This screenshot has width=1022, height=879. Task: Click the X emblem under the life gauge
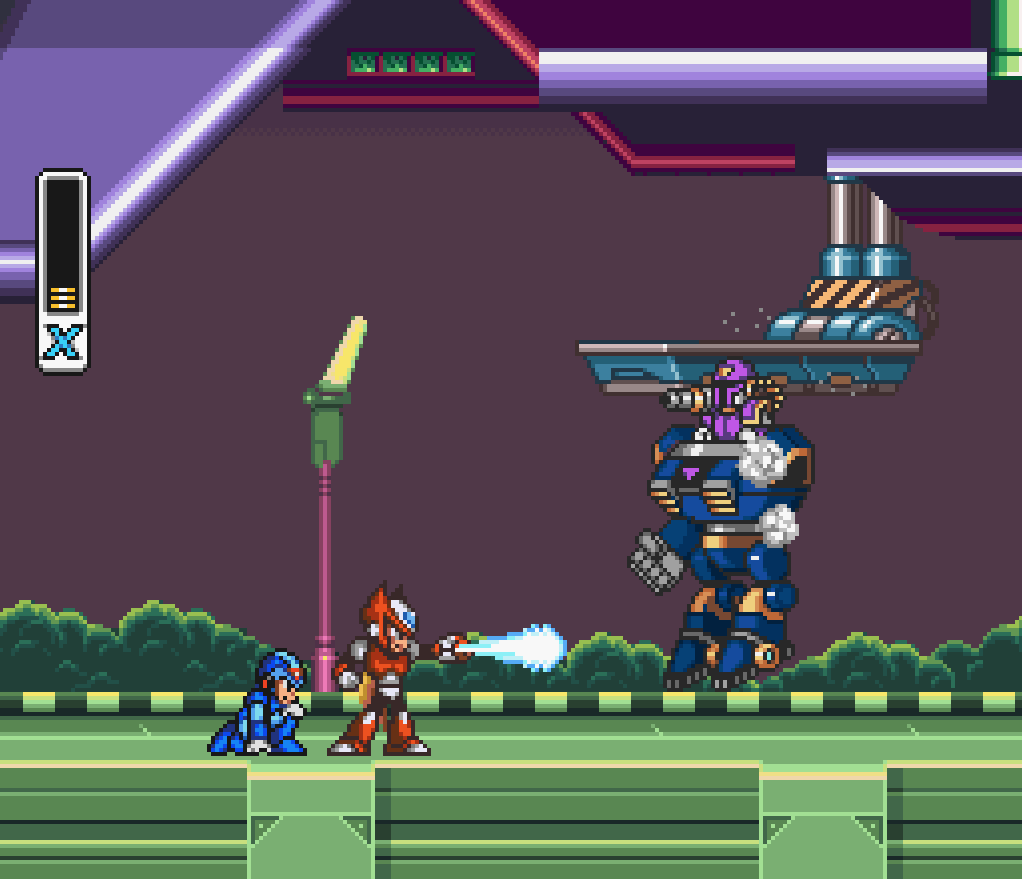click(63, 343)
